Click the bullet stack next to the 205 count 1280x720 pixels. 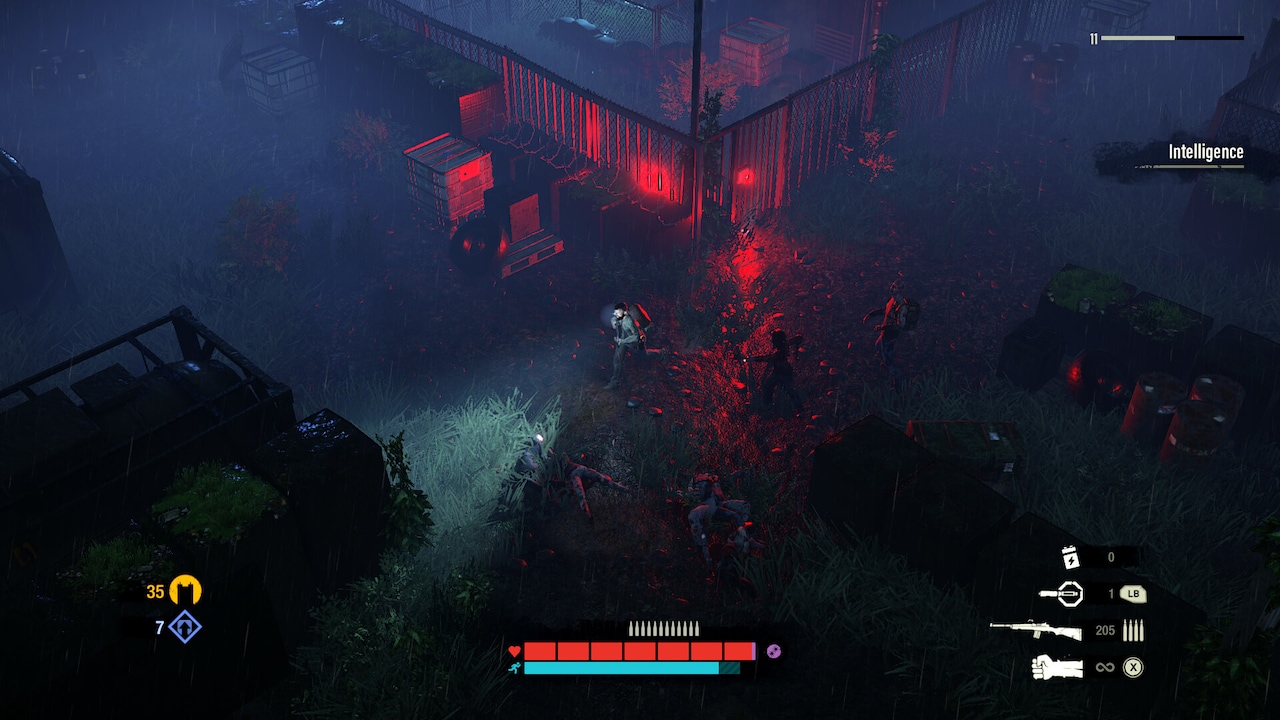(1135, 630)
